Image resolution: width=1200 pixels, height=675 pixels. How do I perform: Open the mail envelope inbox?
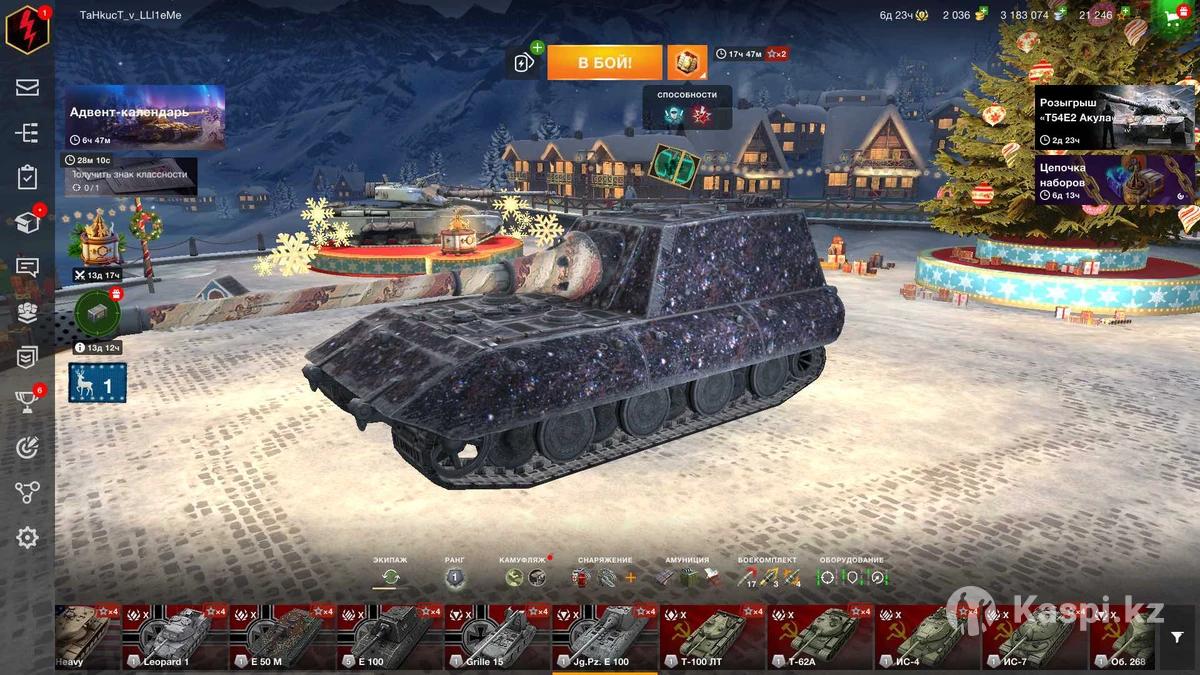(x=27, y=87)
